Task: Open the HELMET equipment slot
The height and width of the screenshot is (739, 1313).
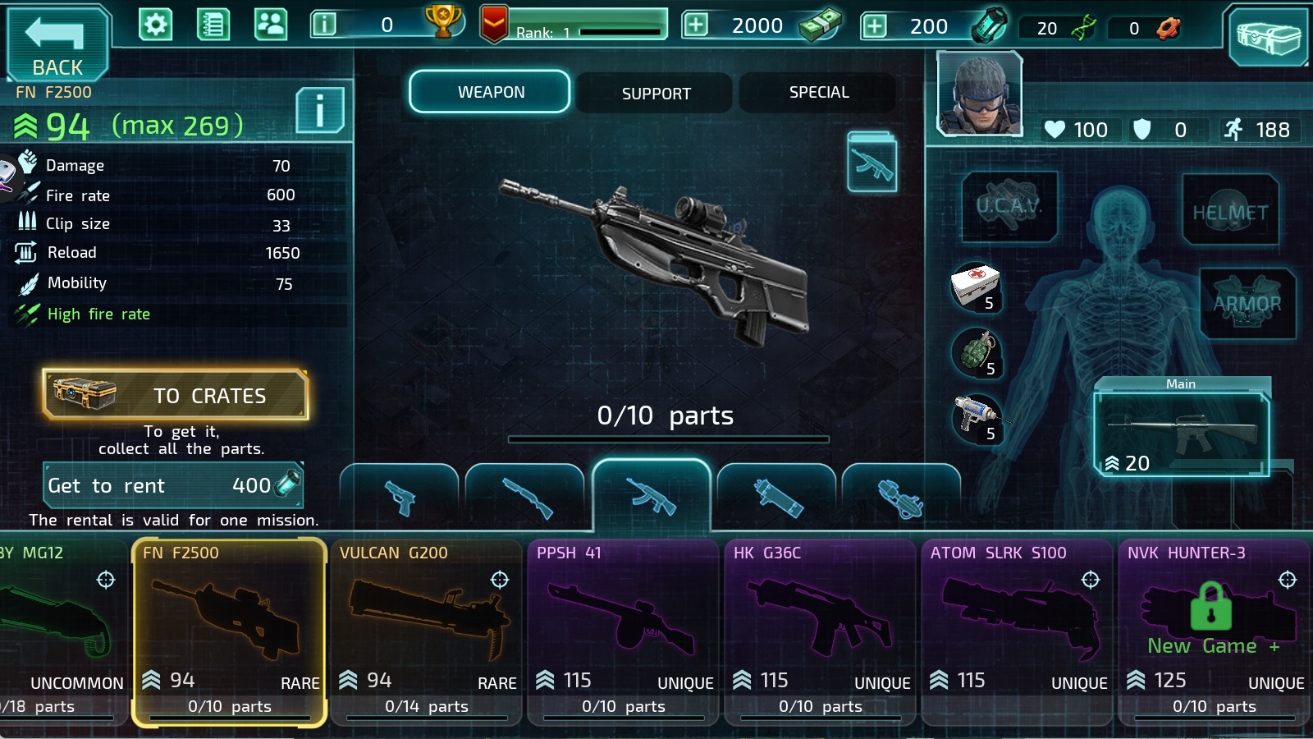Action: click(1229, 211)
